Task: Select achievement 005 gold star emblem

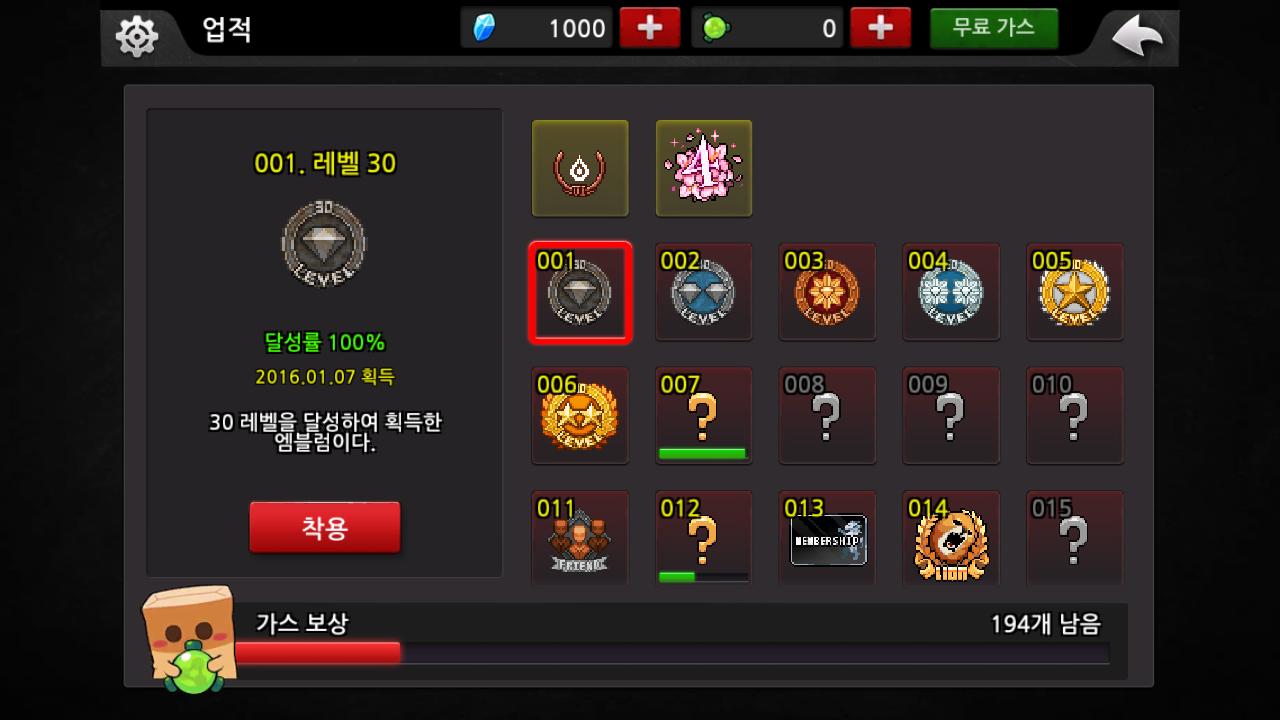Action: tap(1075, 292)
